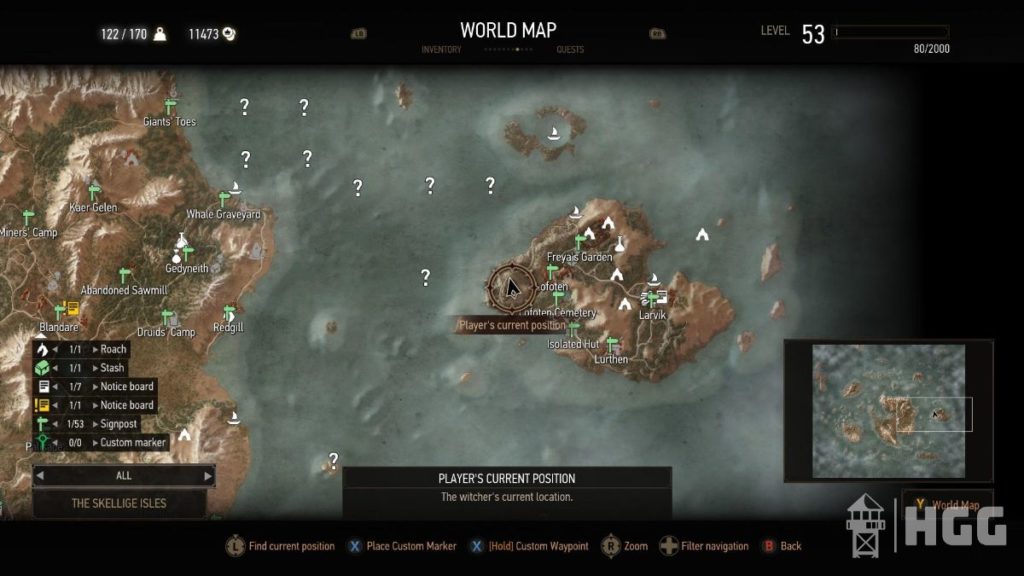1024x576 pixels.
Task: Choose the Signpost legend row
Action: pos(100,423)
